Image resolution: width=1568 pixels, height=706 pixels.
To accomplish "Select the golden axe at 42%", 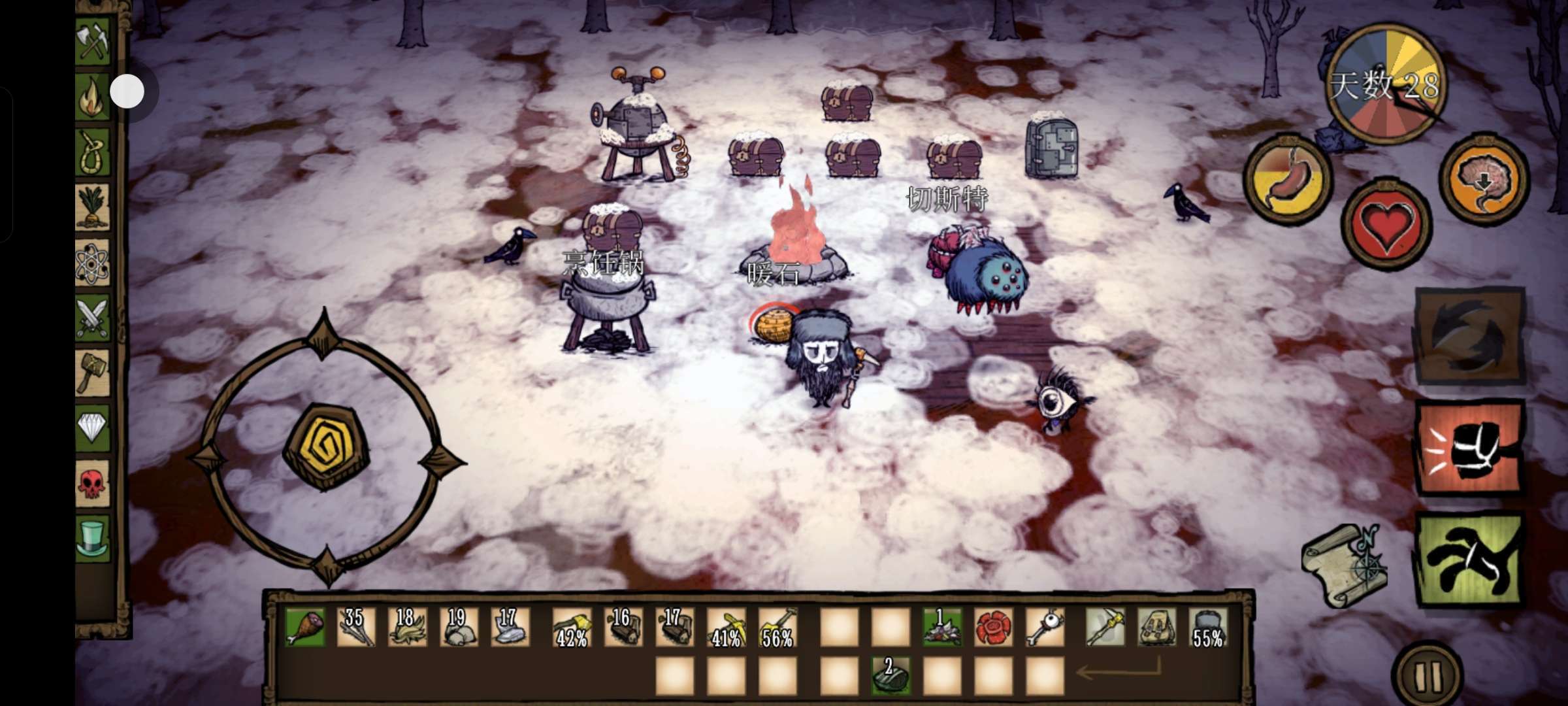I will (x=572, y=628).
